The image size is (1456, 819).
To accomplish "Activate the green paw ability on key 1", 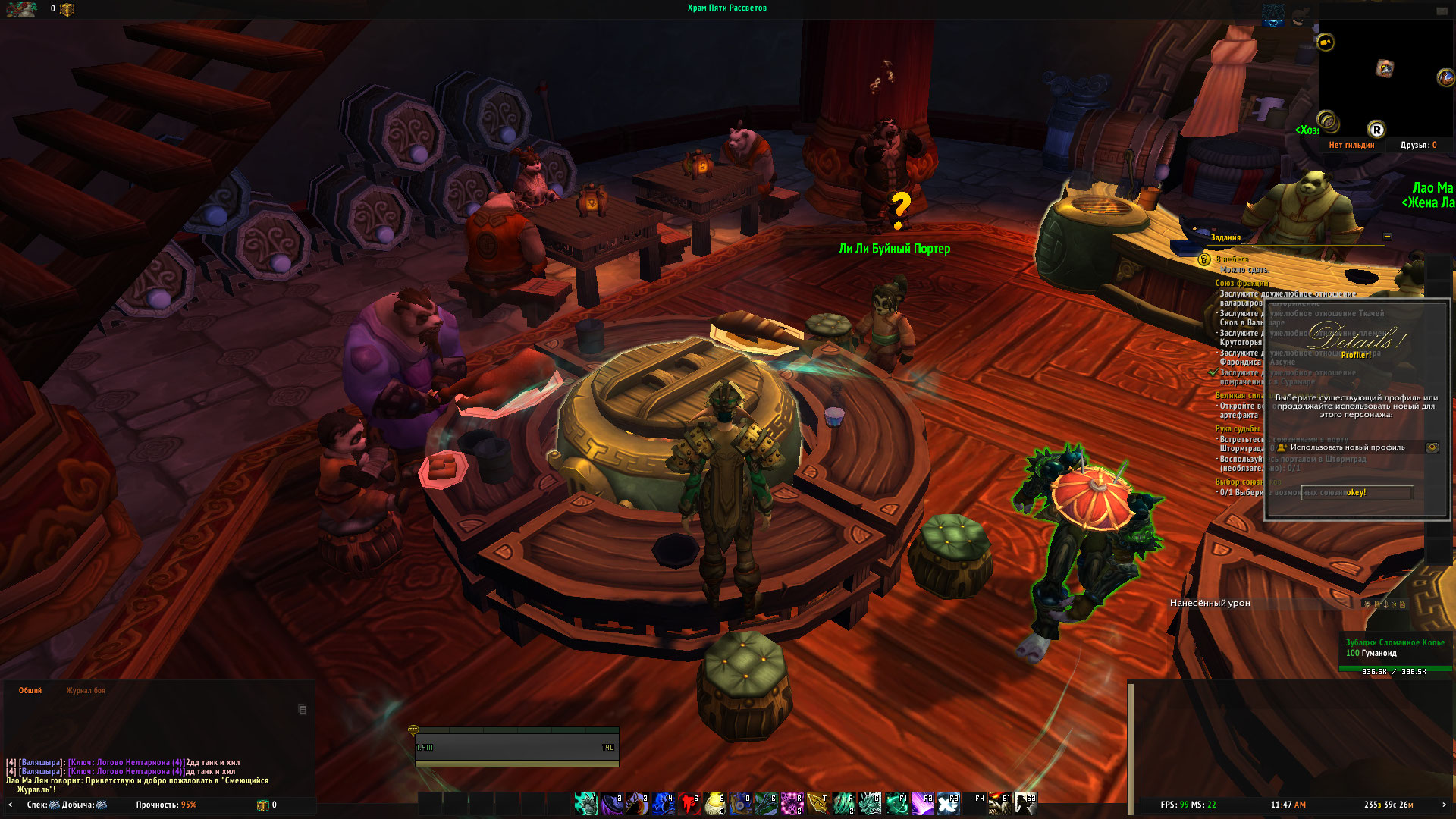I will click(x=585, y=804).
